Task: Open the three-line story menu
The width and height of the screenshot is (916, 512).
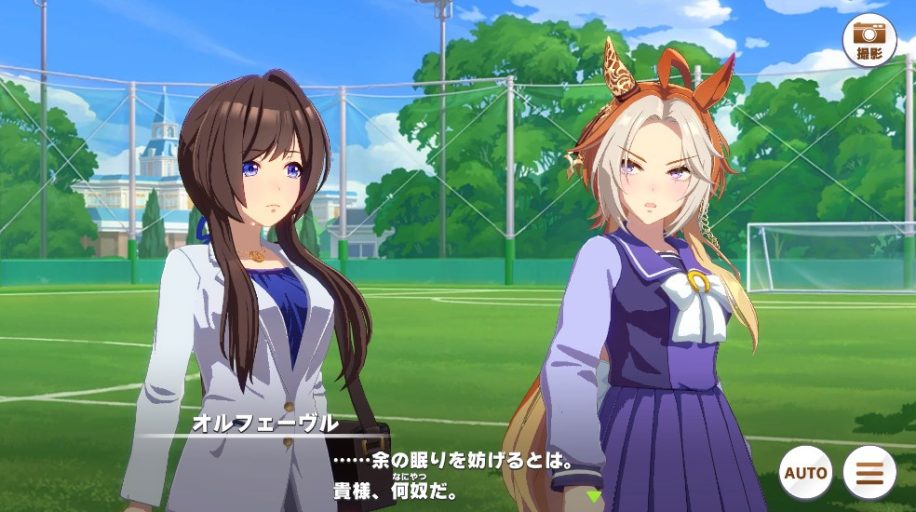Action: pos(869,472)
